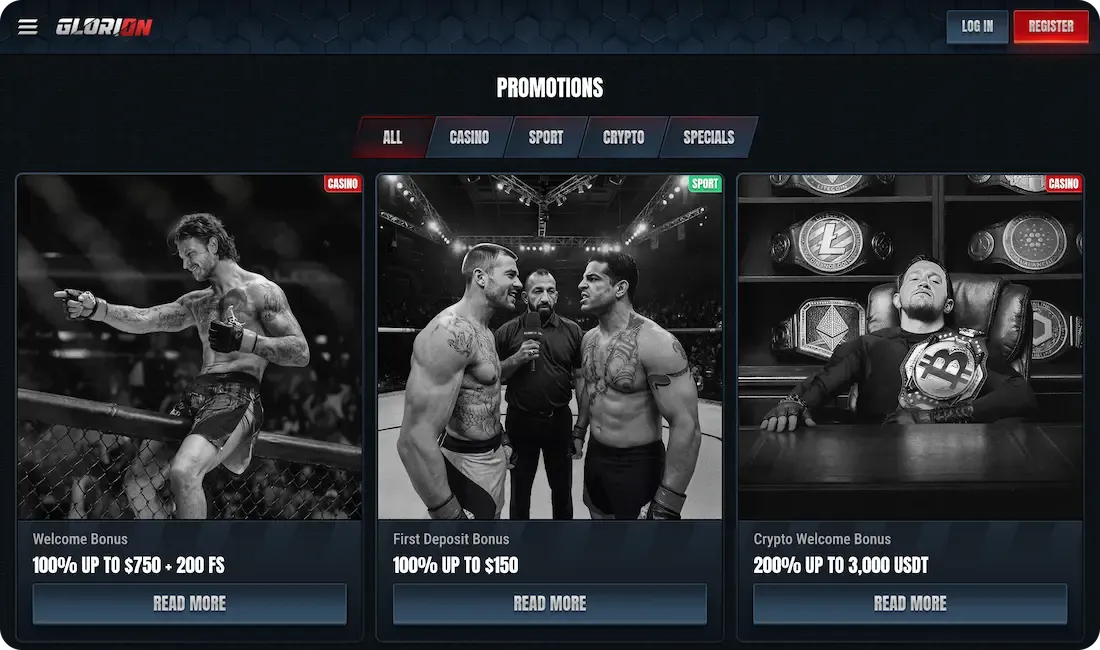Read more about Crypto Welcome Bonus
Screen dimensions: 1100x650
tap(910, 604)
